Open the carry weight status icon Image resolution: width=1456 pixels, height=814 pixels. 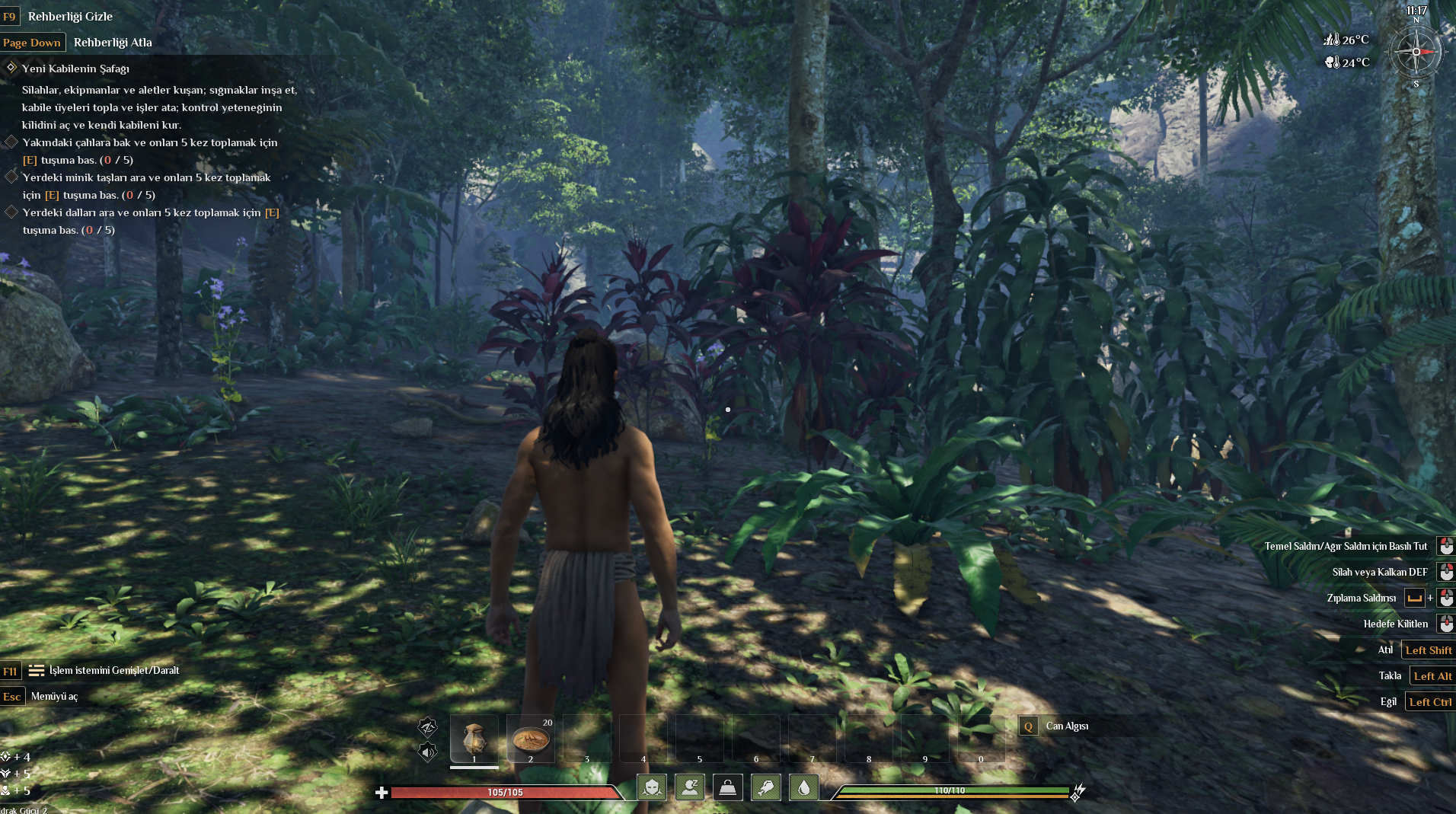point(728,787)
